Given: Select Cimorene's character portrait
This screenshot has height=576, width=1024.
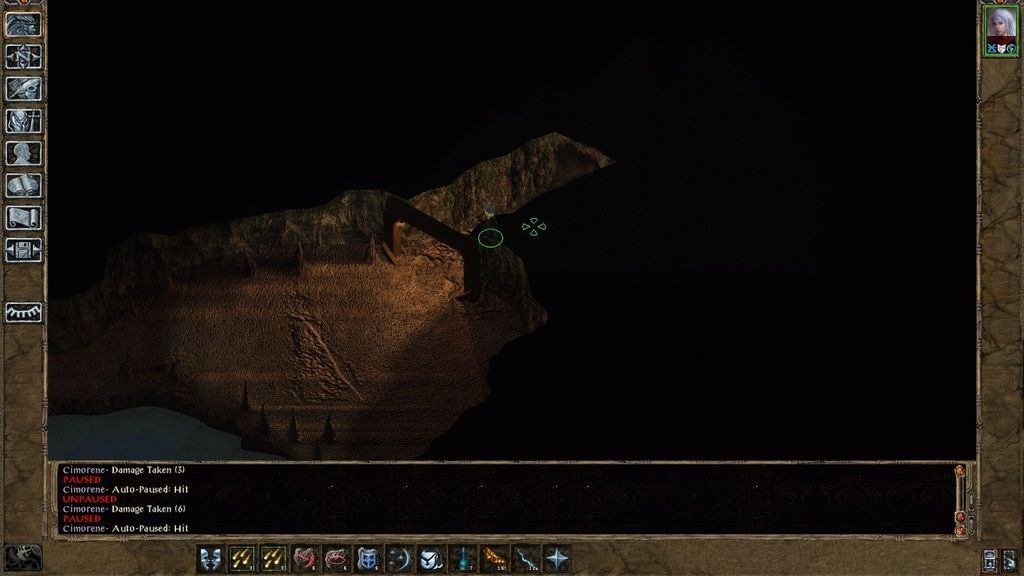Looking at the screenshot, I should (1000, 27).
